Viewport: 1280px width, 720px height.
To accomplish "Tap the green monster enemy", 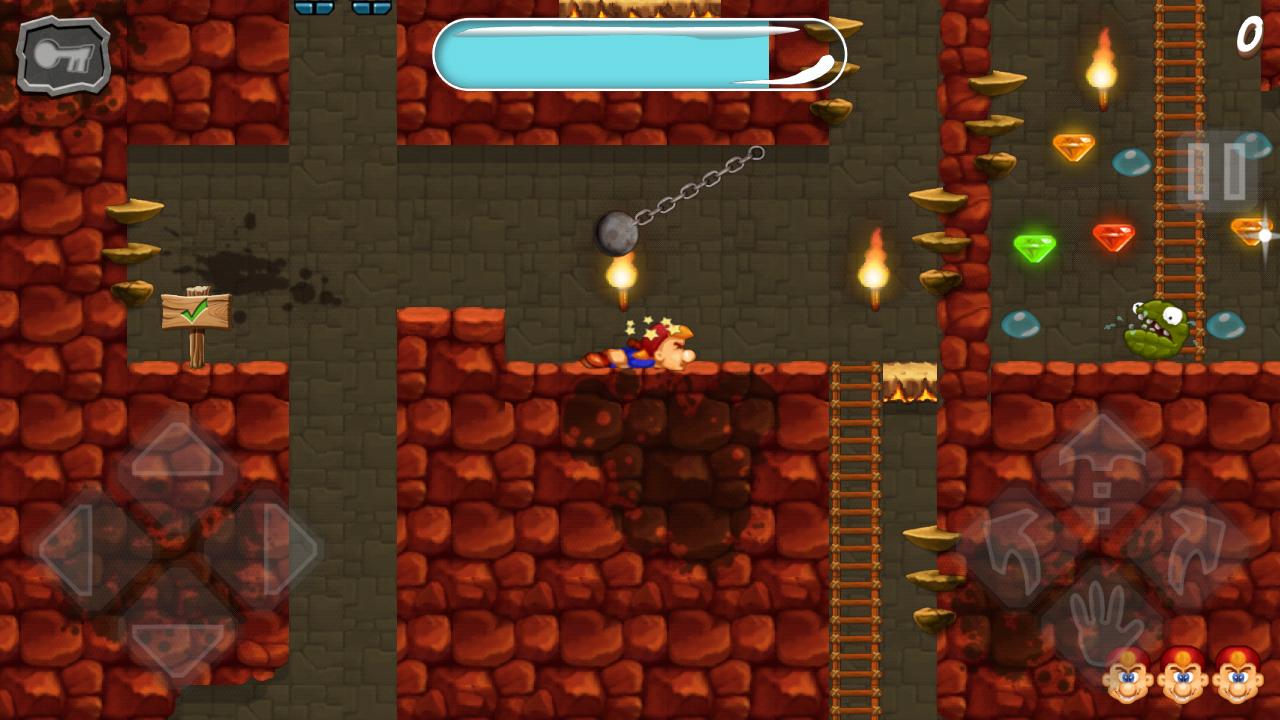I will click(x=1155, y=330).
